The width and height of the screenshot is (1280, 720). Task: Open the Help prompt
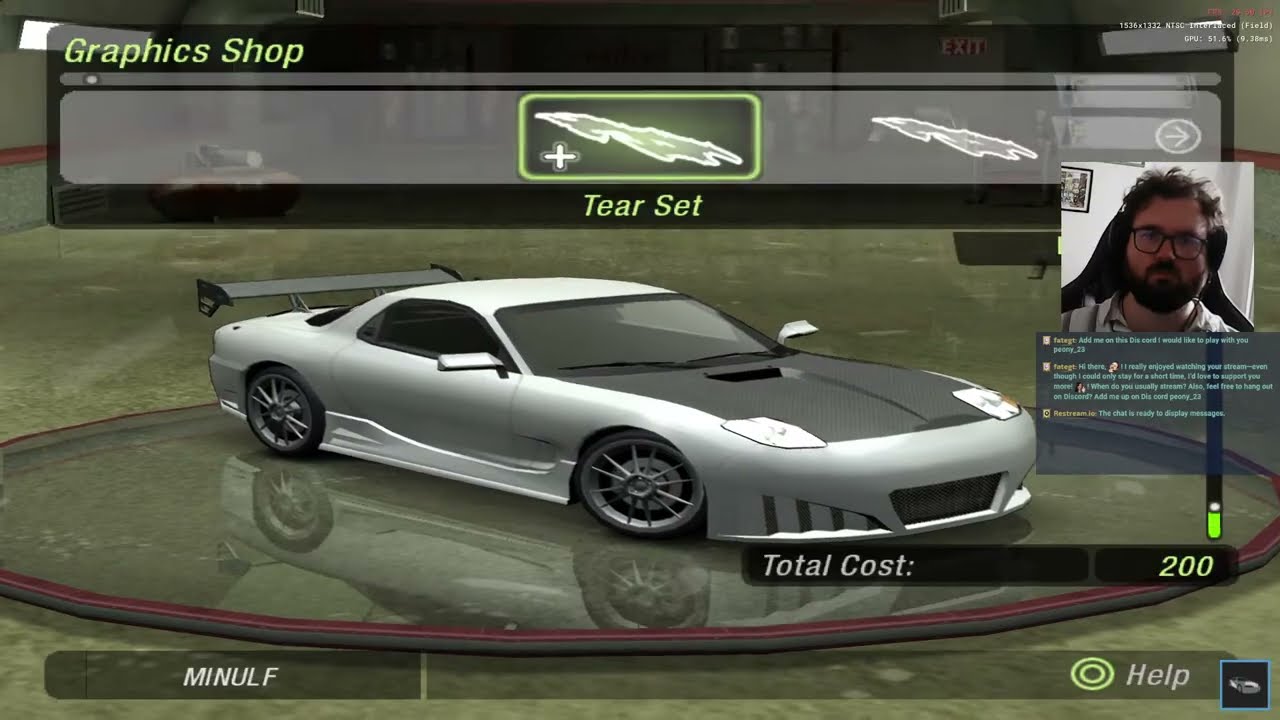pos(1130,676)
